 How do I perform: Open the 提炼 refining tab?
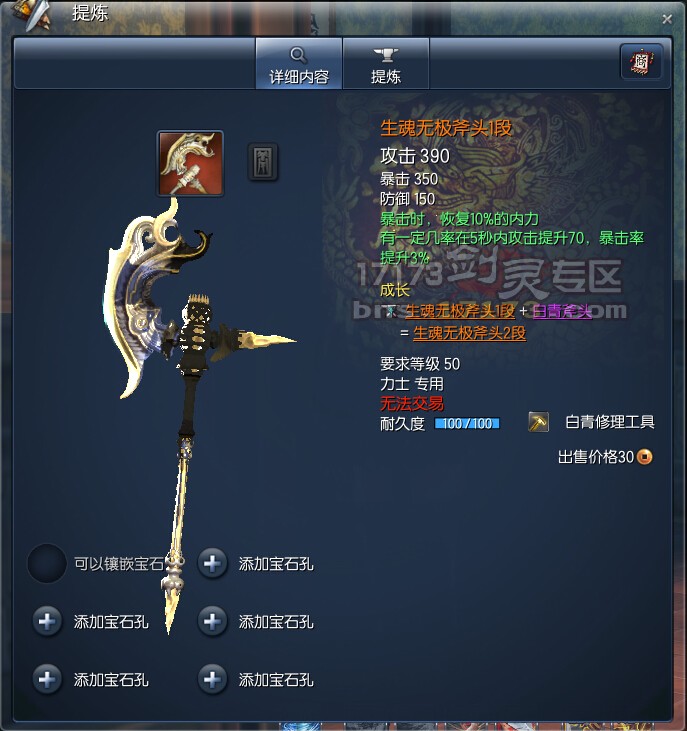385,63
